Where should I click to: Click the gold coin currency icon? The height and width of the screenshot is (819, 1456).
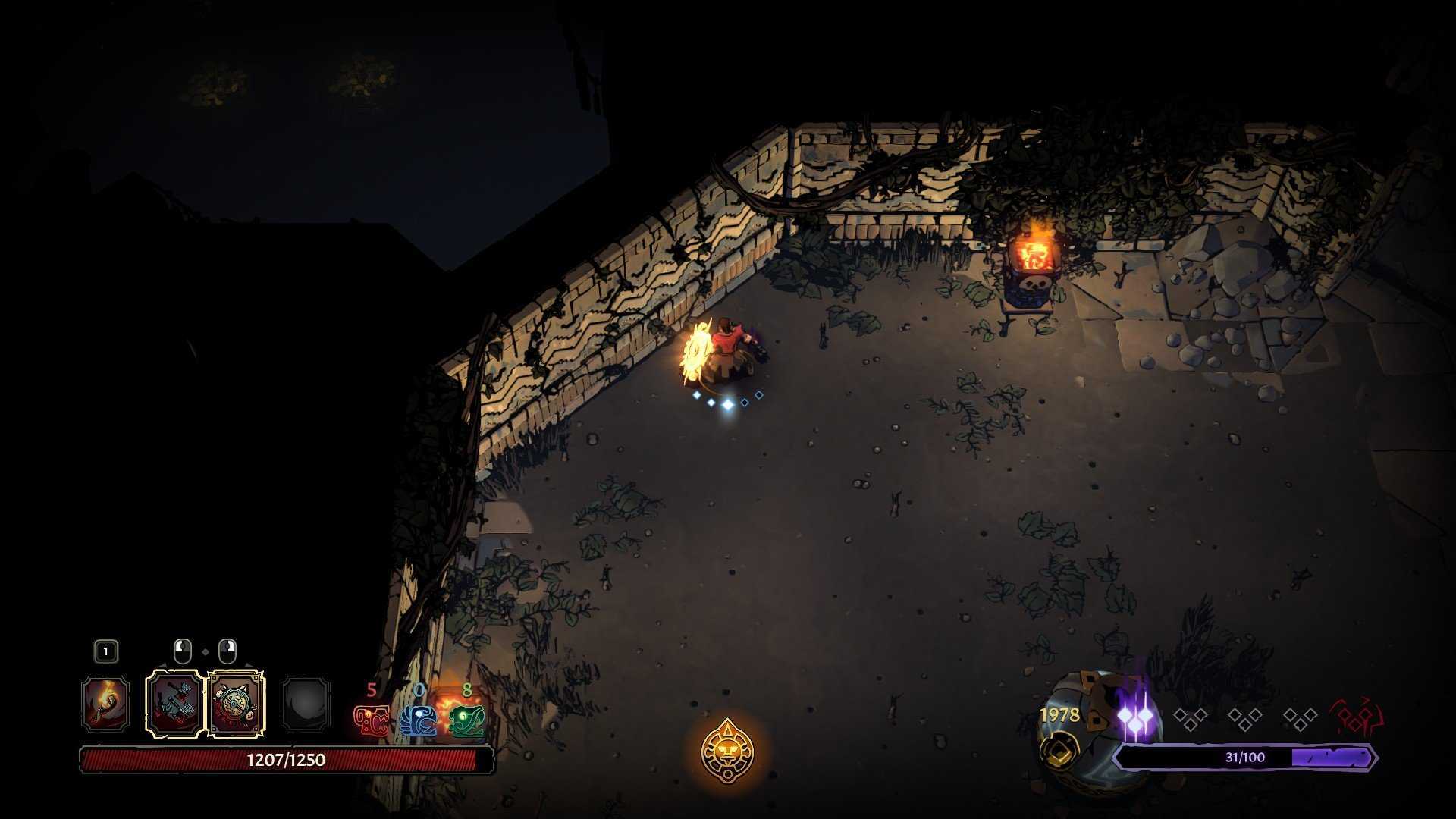pos(1059,750)
